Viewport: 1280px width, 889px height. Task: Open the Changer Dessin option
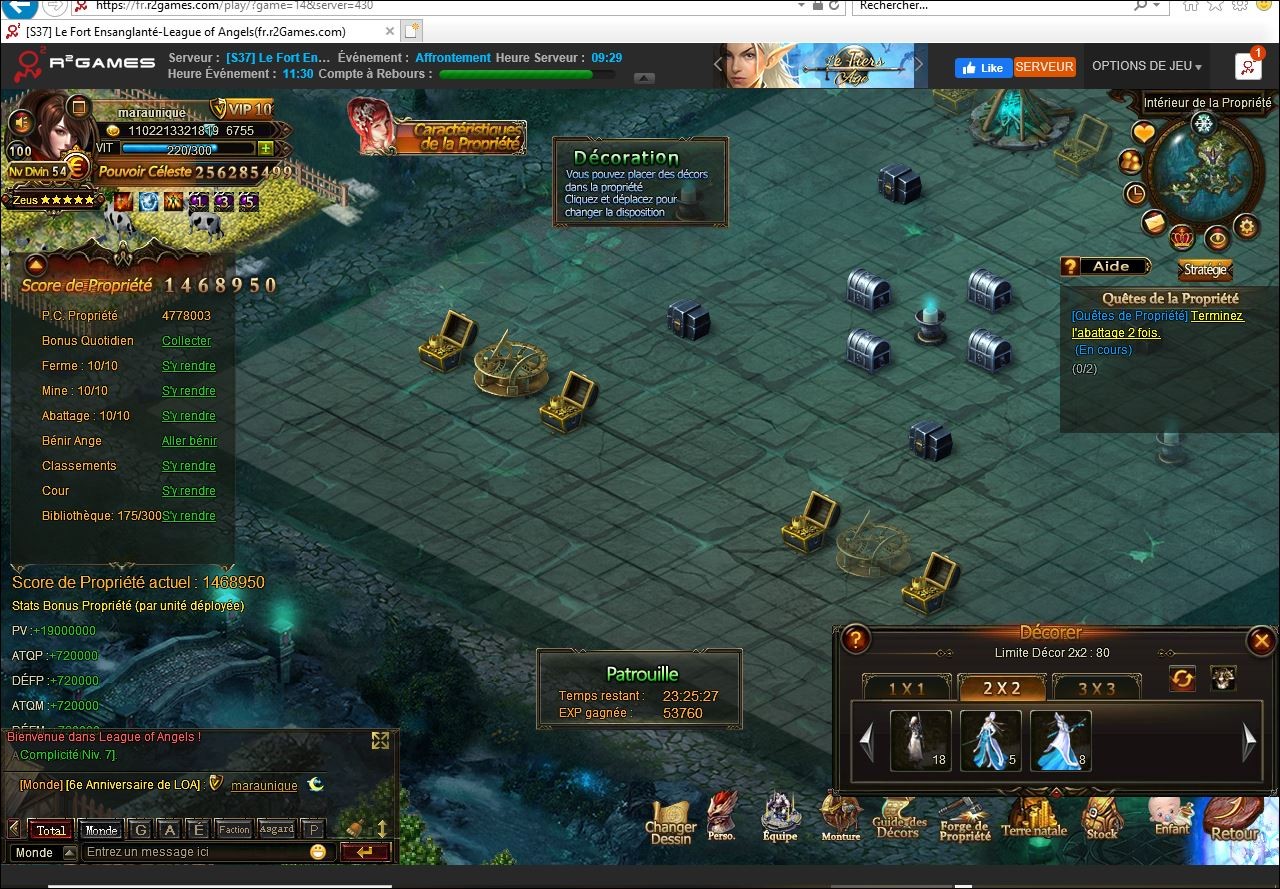coord(670,825)
